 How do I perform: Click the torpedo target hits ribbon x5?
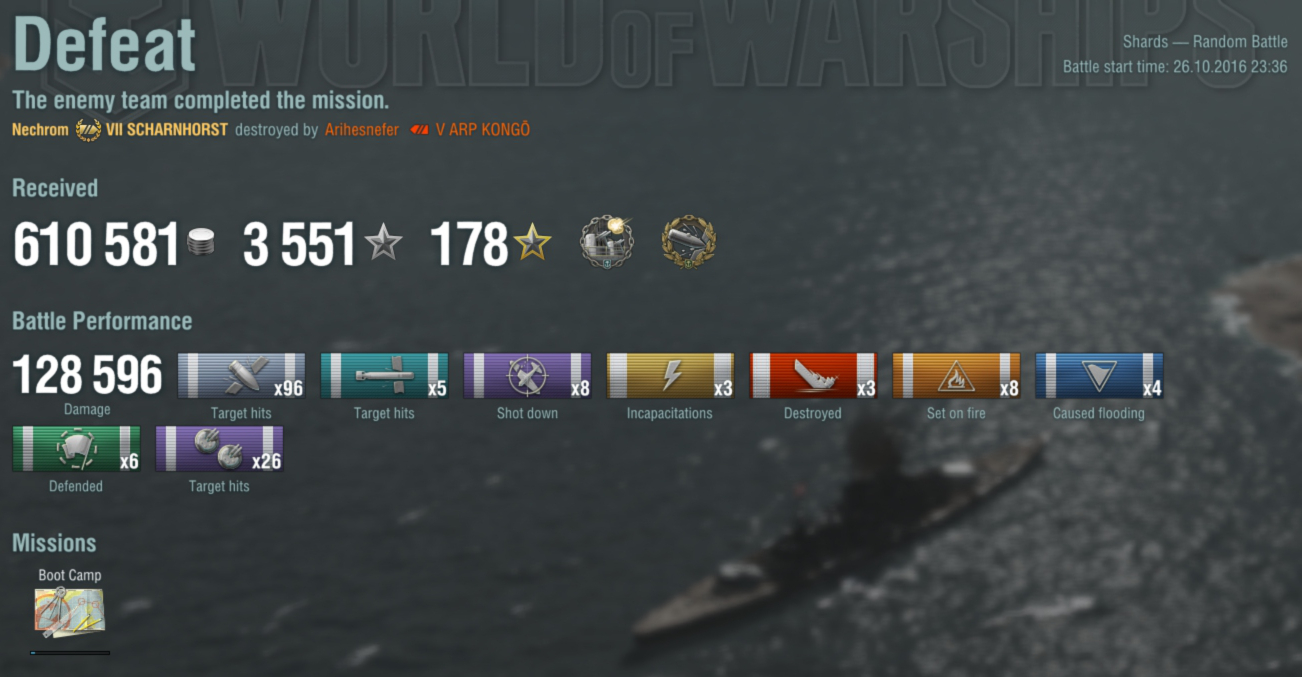coord(384,376)
